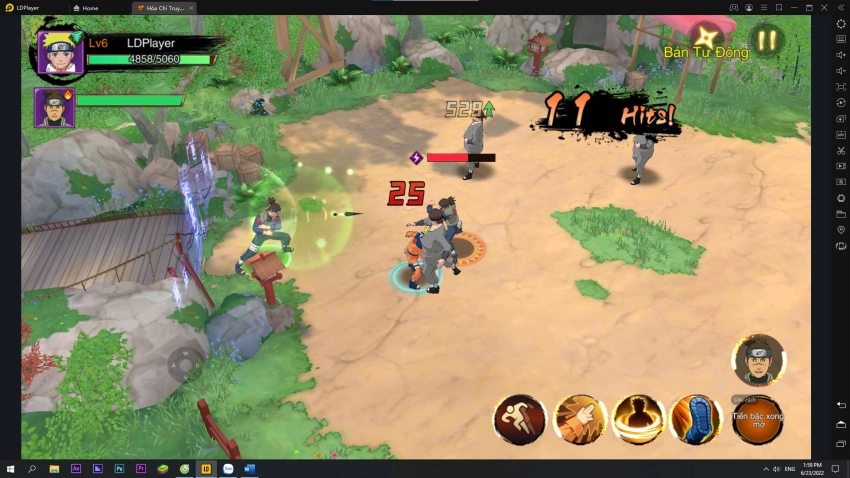The image size is (850, 478).
Task: Tap the locked "Tiến bậc xong mở" skill
Action: 757,419
